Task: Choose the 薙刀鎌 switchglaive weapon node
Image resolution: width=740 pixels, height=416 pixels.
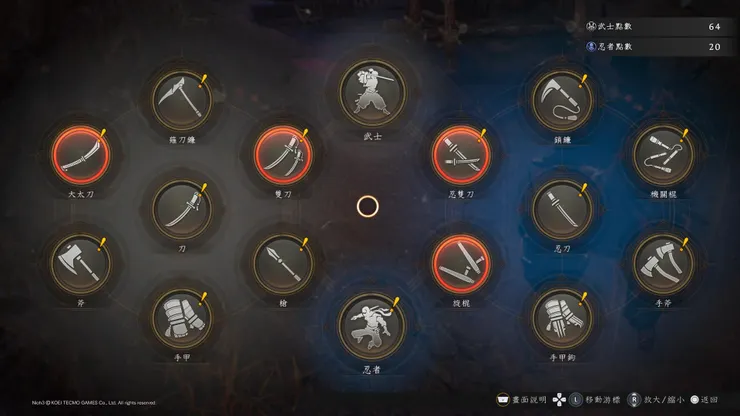Action: point(181,100)
